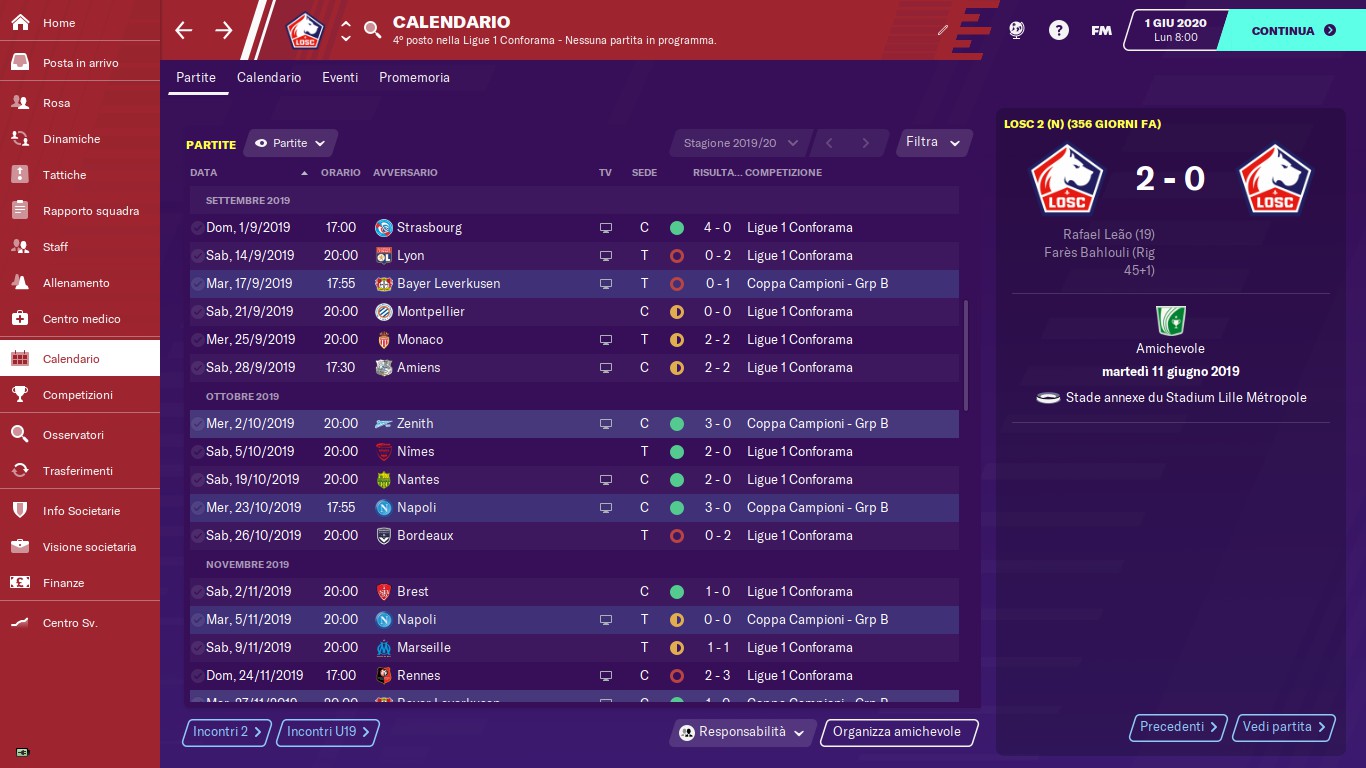Expand the Partite view dropdown
Image resolution: width=1366 pixels, height=768 pixels.
(291, 143)
